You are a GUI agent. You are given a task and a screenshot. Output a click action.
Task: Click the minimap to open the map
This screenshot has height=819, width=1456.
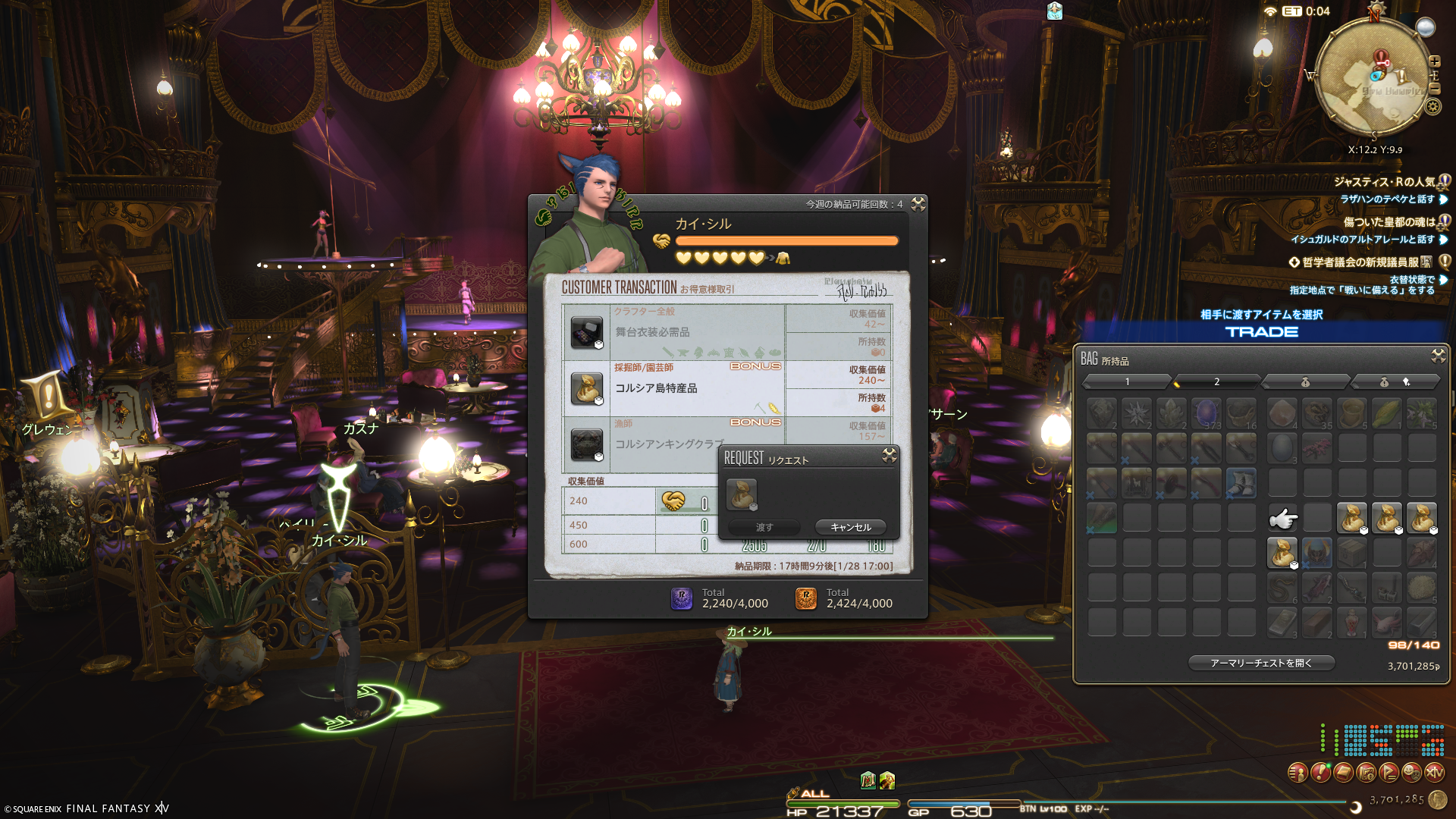click(1371, 76)
